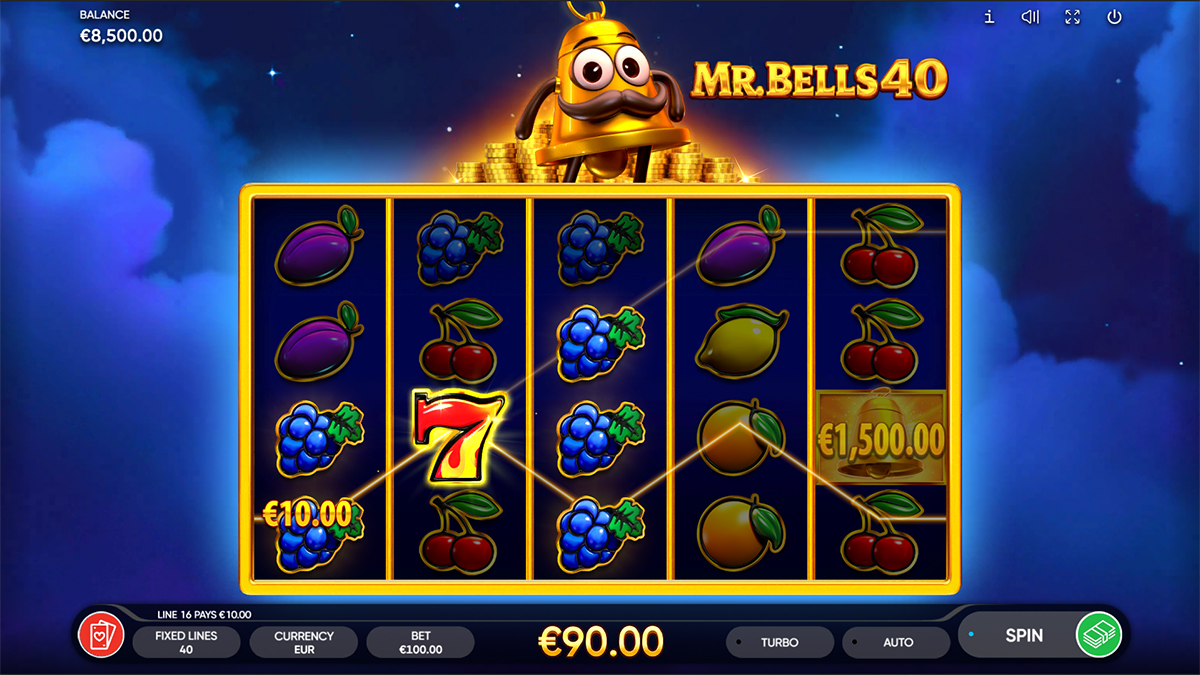Image resolution: width=1200 pixels, height=675 pixels.
Task: Toggle Turbo mode
Action: click(x=779, y=642)
